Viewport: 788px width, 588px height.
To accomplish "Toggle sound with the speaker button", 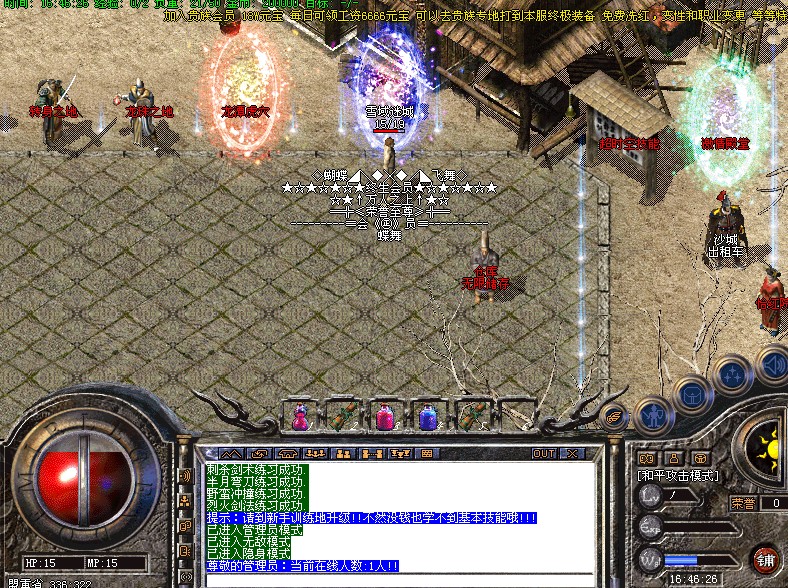I will click(x=771, y=361).
